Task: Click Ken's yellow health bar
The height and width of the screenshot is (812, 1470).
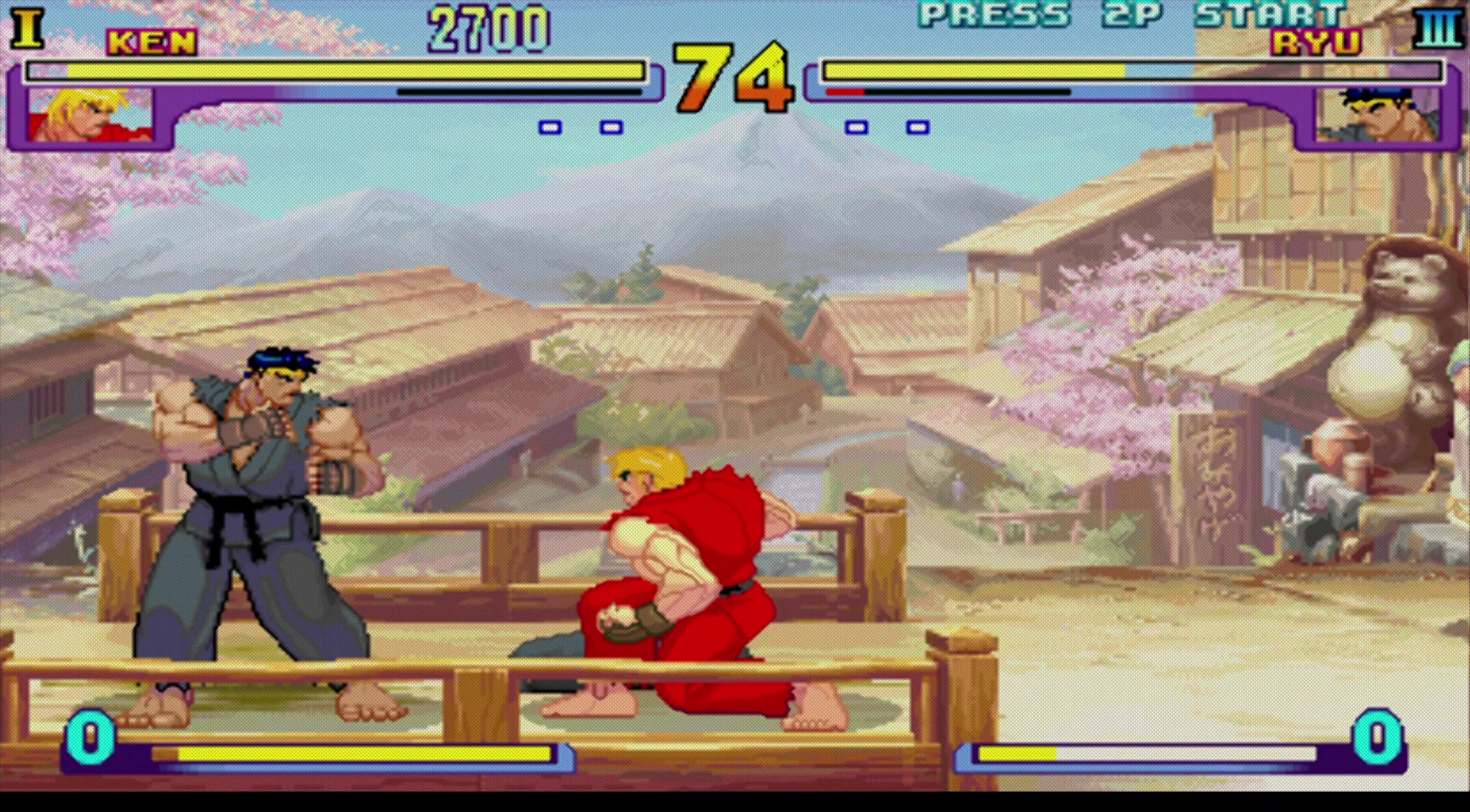Action: click(x=342, y=70)
